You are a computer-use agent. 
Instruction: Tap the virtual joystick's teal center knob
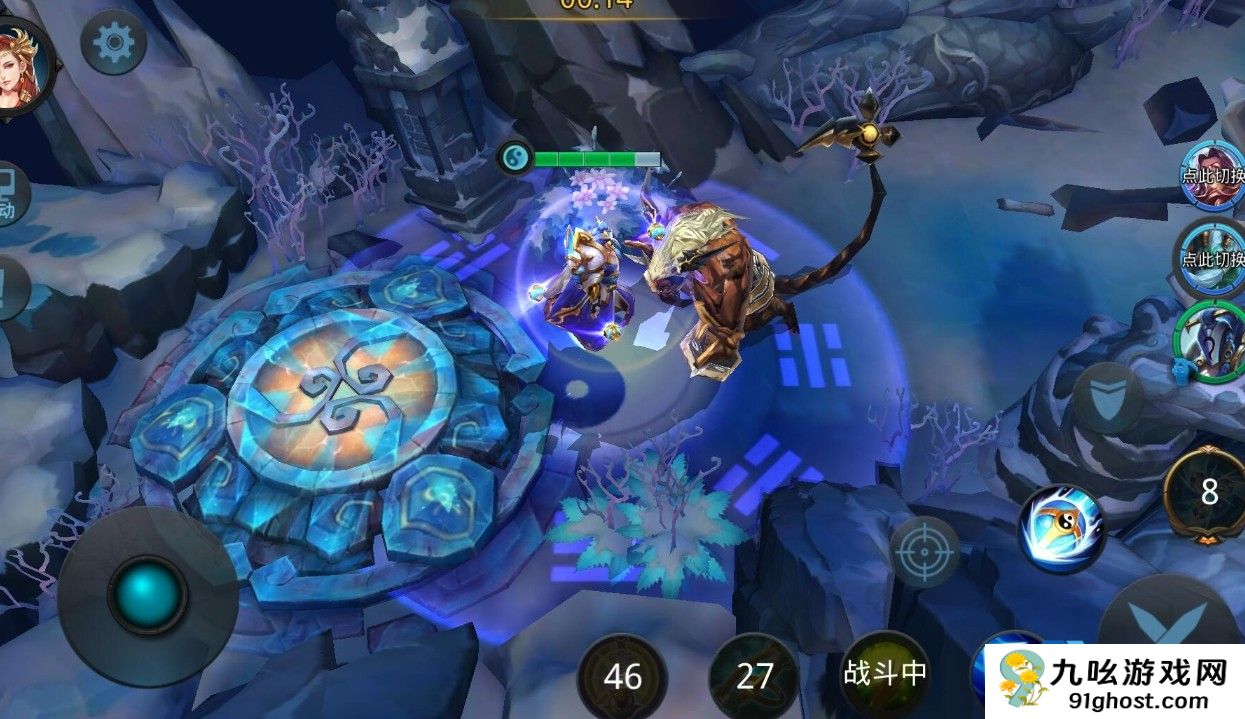click(147, 595)
